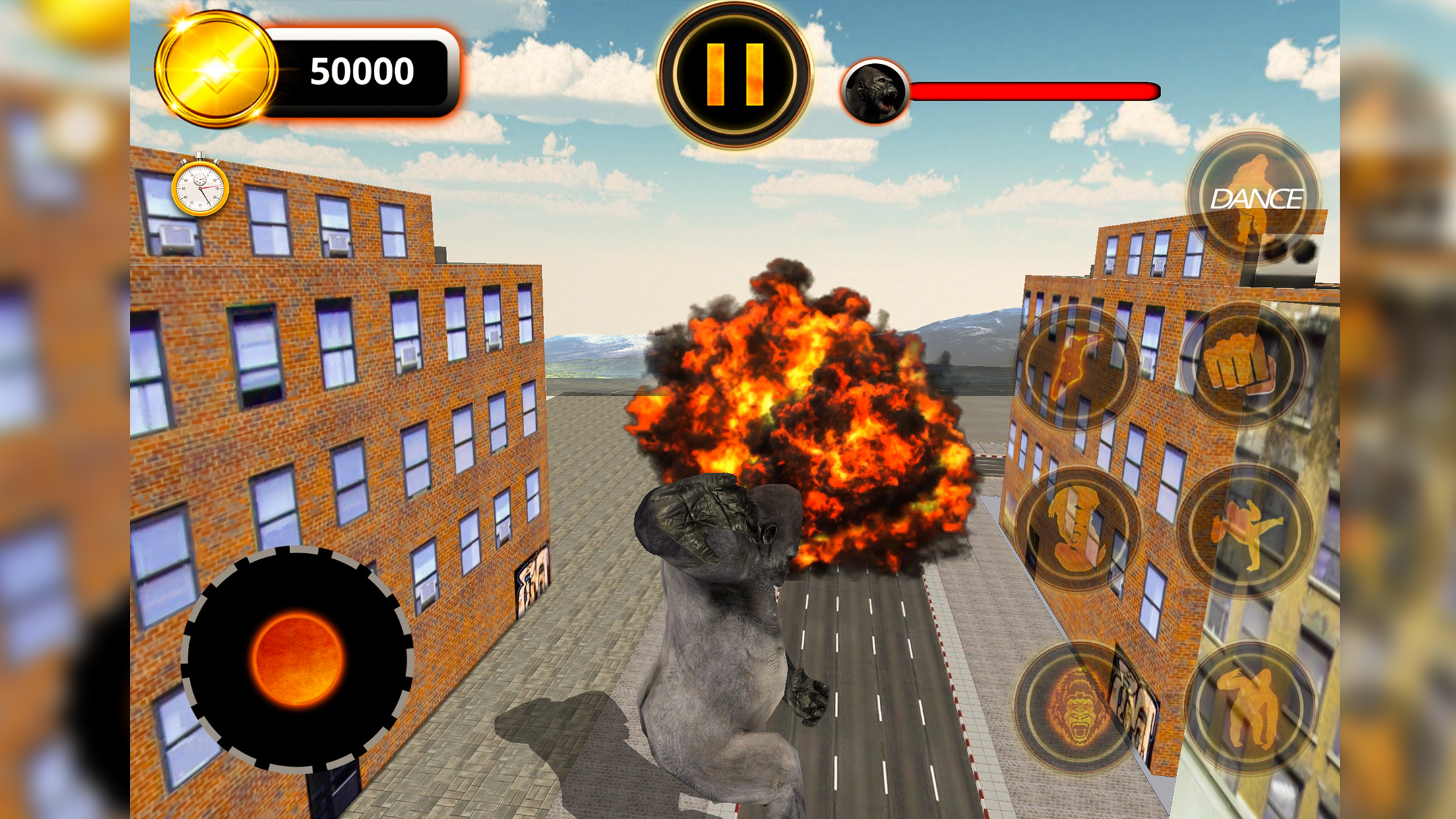Pause the game with the center button
Screen dimensions: 1456x819
735,74
